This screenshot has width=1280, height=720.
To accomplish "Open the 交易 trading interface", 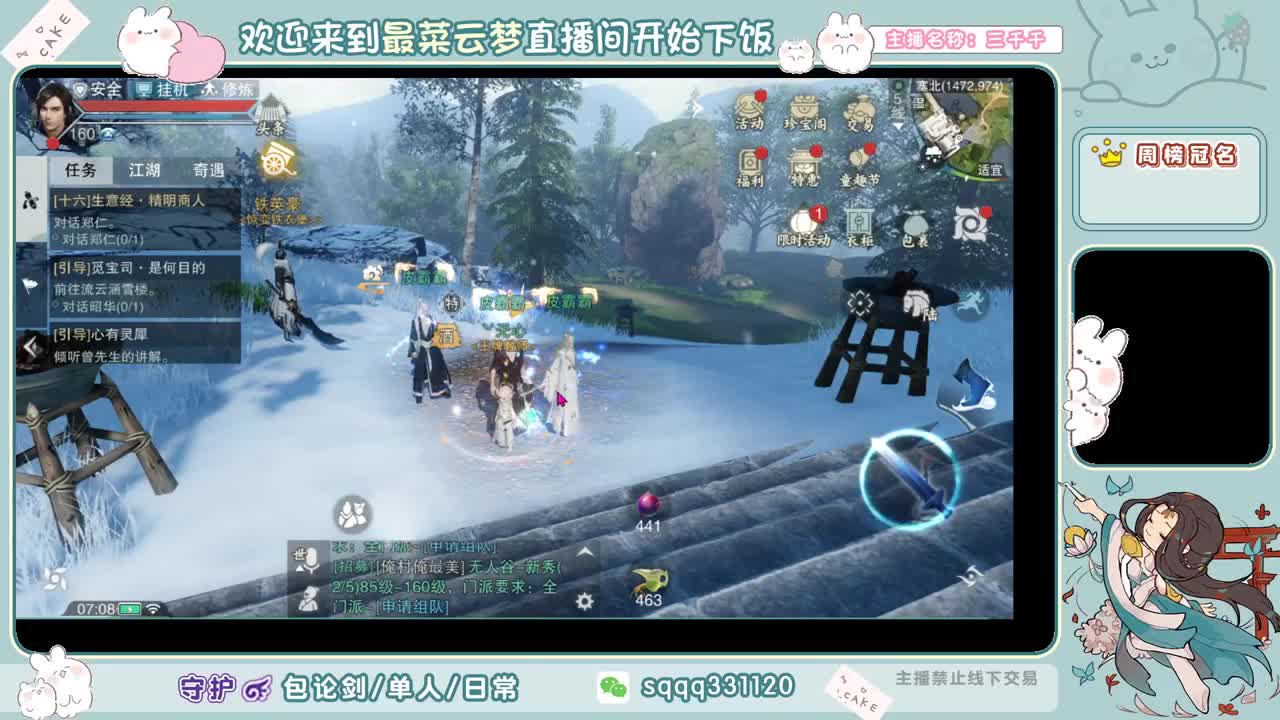I will coord(860,110).
